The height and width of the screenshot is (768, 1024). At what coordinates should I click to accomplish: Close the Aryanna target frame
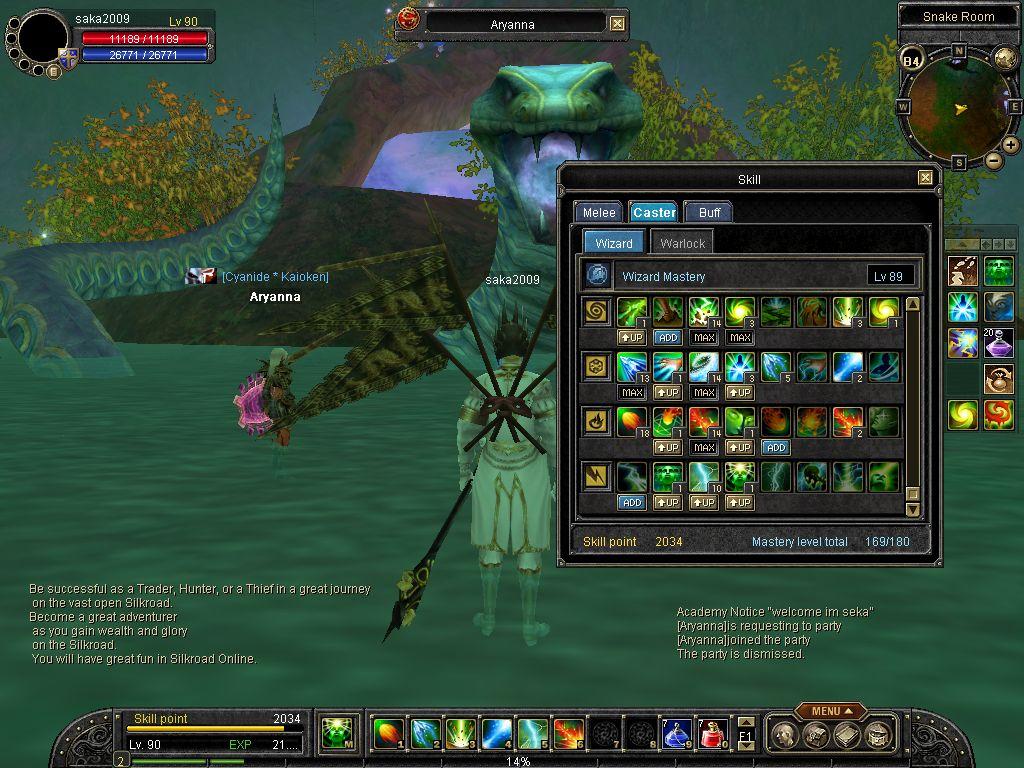click(617, 24)
